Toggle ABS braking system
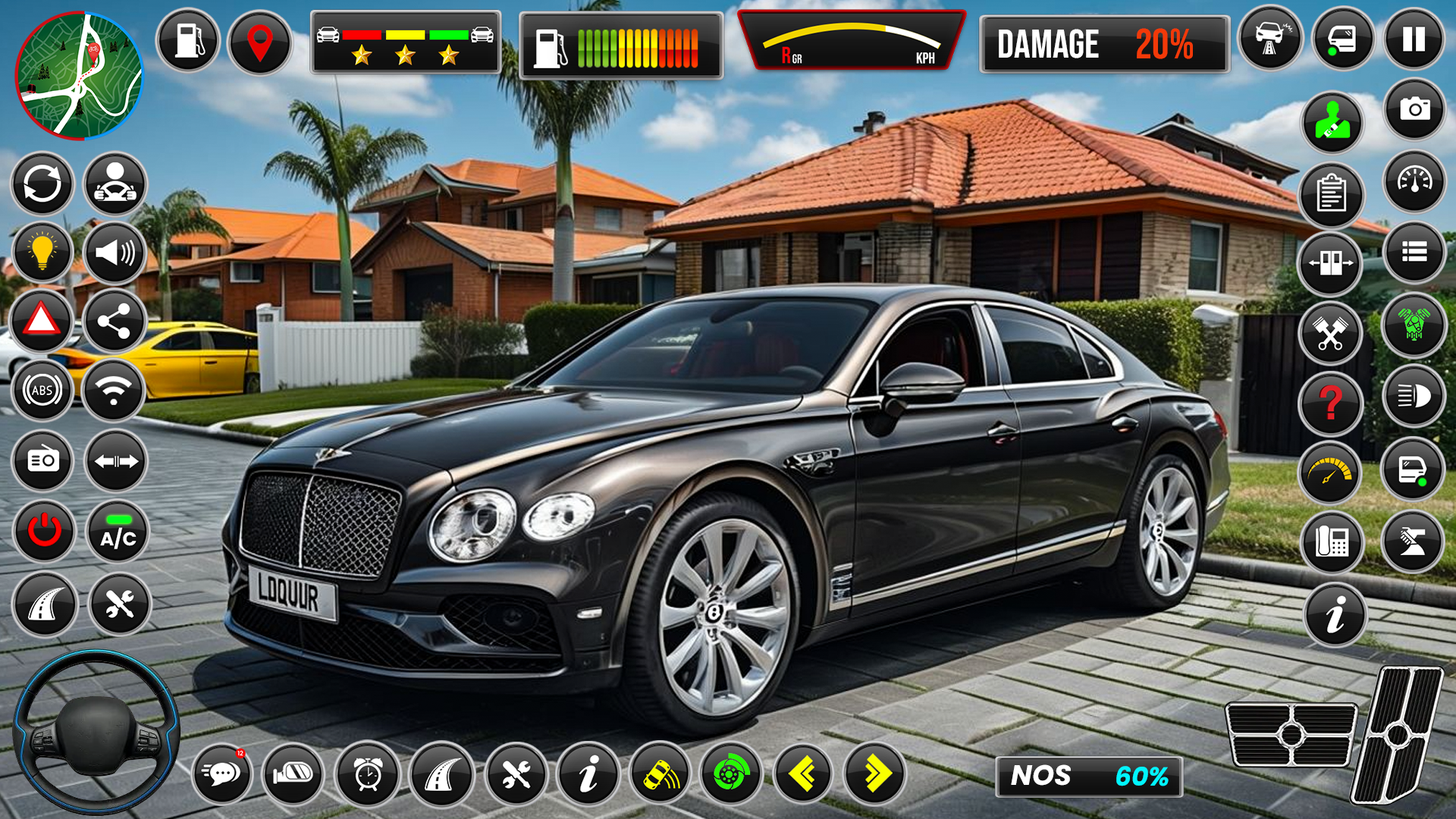 tap(42, 392)
